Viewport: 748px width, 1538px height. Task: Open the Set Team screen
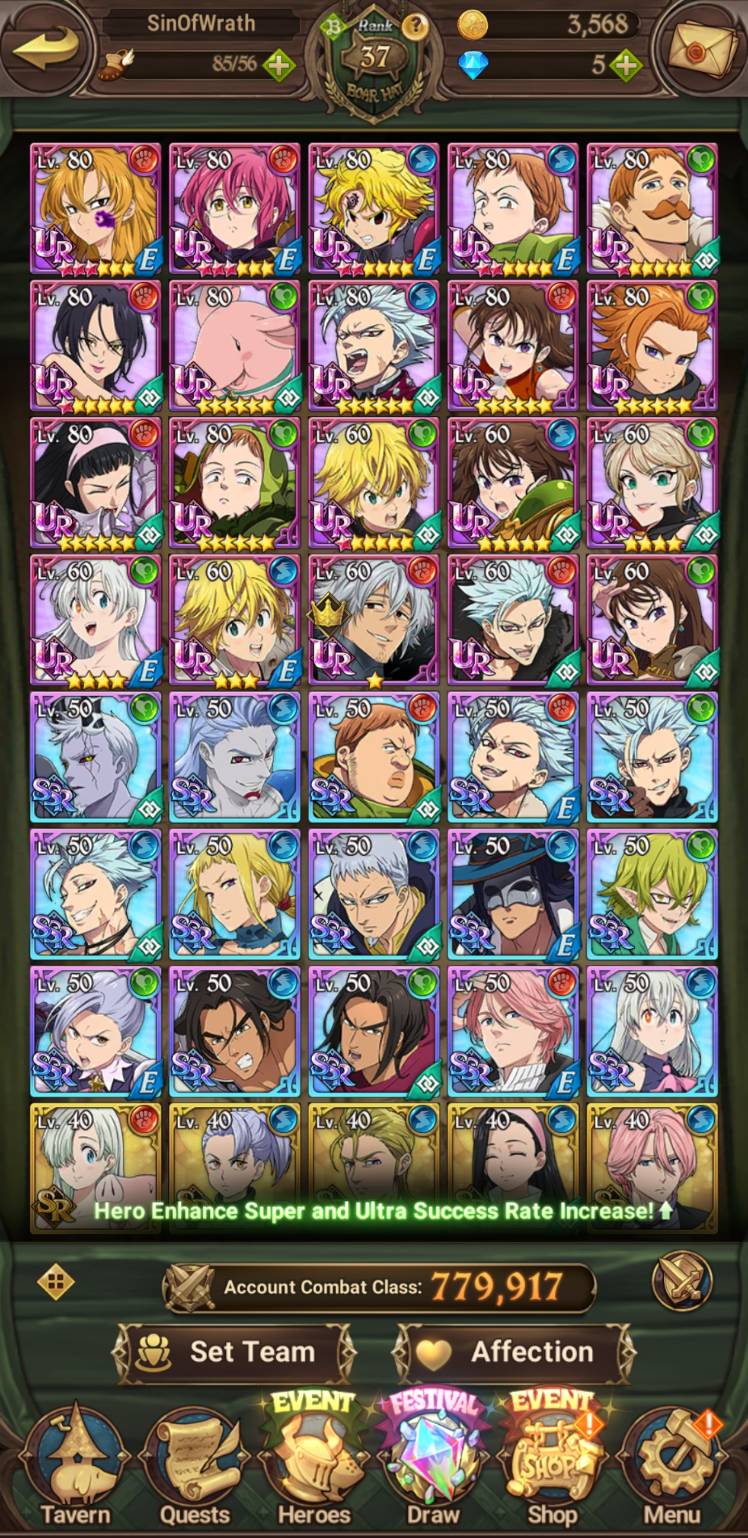point(234,1353)
